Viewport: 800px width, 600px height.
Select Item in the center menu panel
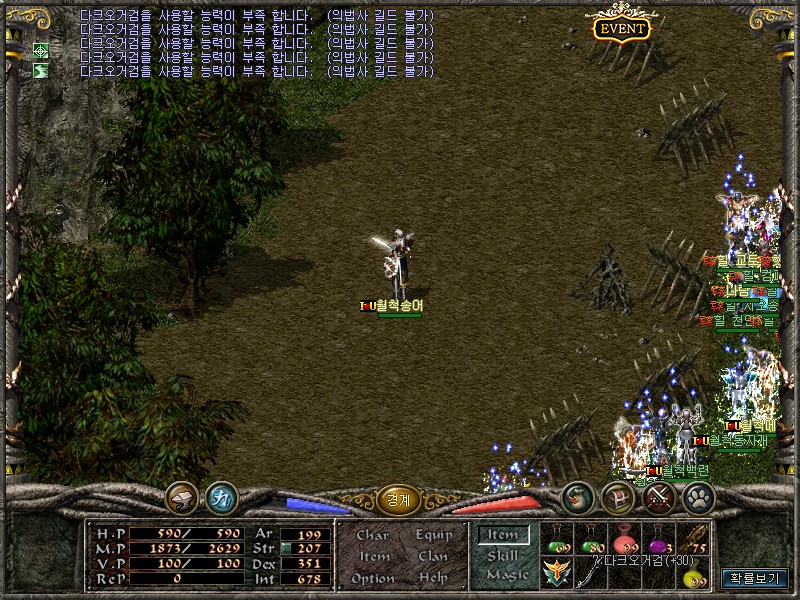[x=374, y=556]
